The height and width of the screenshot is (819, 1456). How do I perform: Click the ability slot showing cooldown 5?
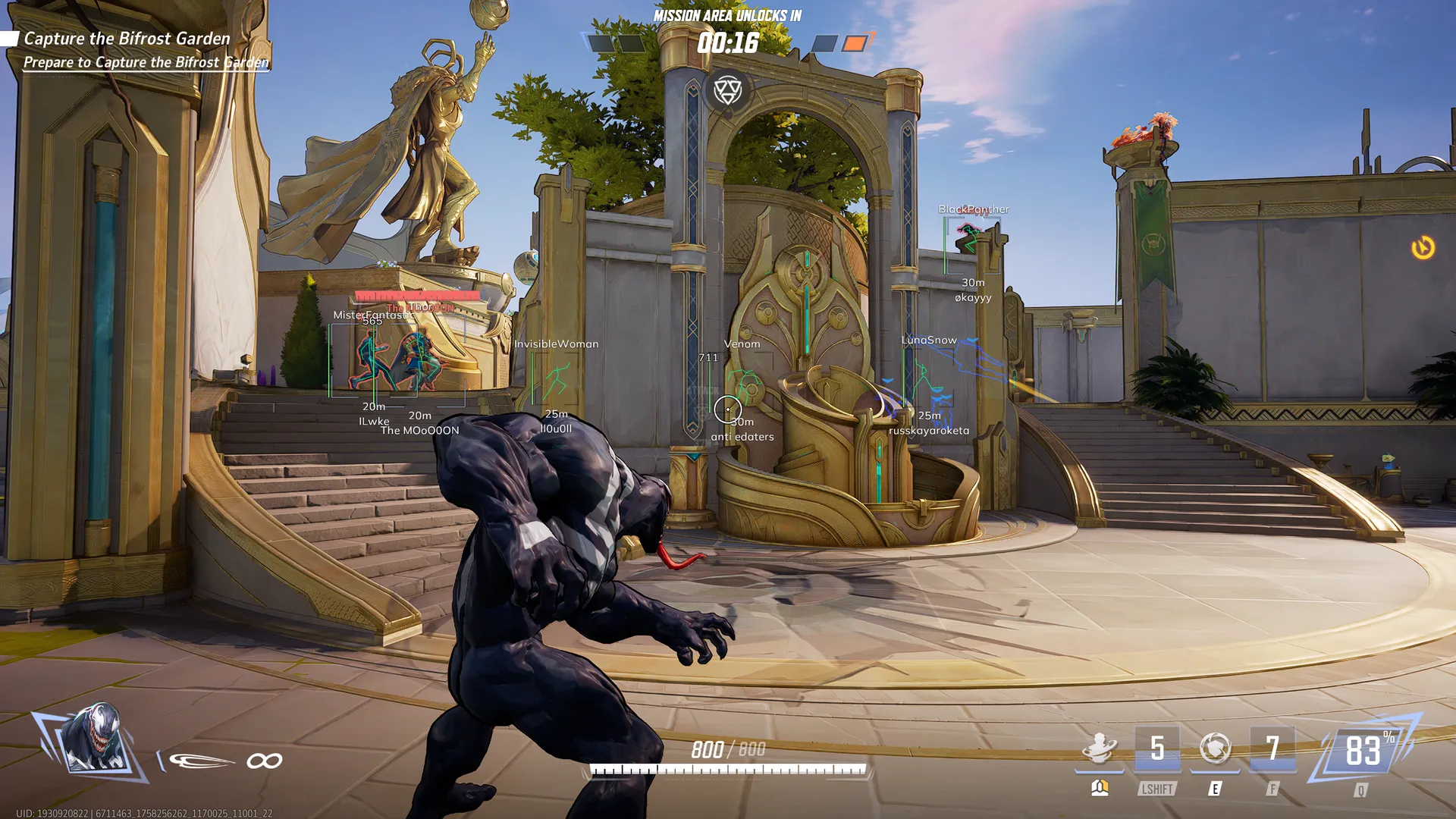tap(1157, 749)
